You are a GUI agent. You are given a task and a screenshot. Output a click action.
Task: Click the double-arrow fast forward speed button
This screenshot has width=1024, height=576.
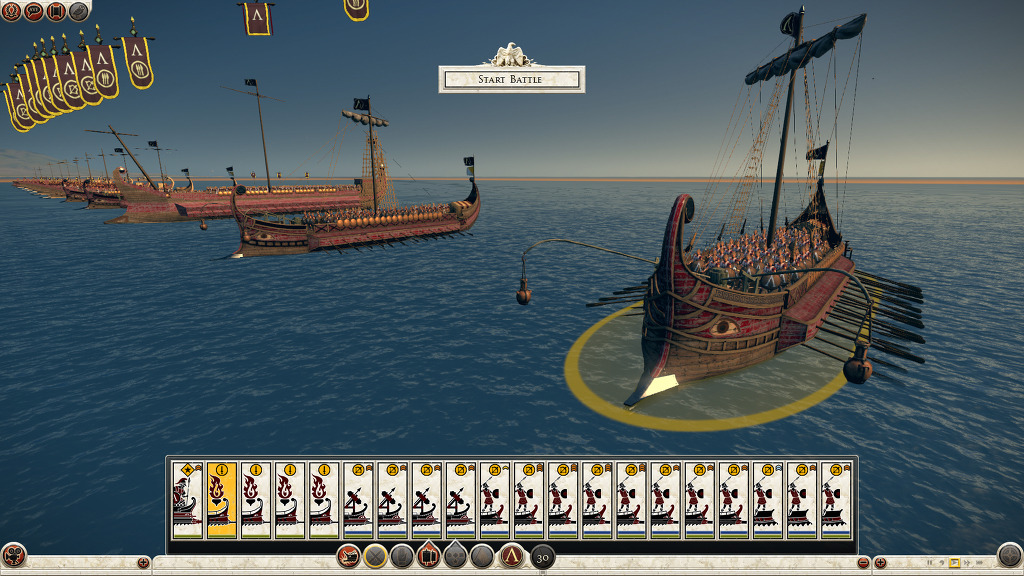[967, 564]
